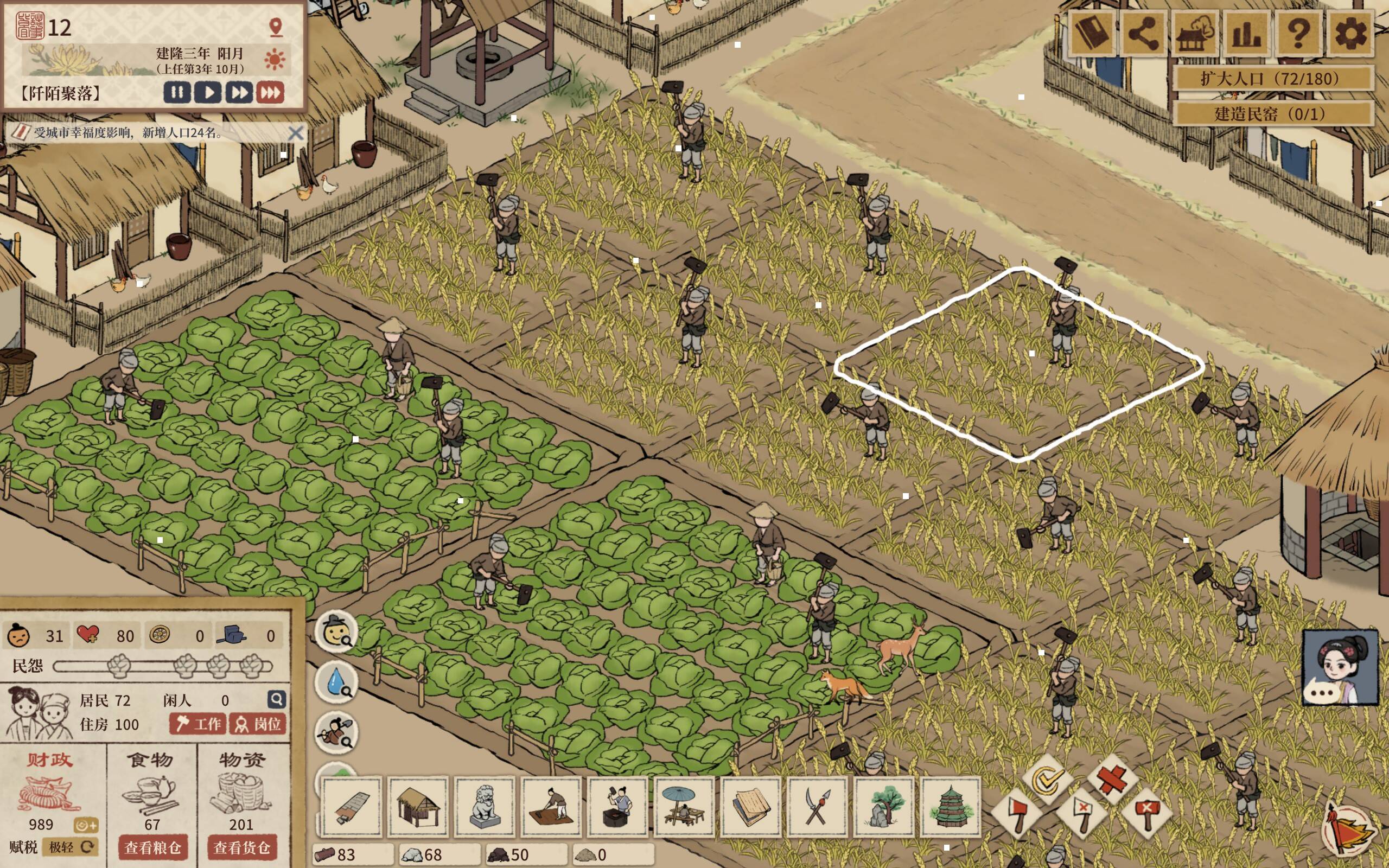Image resolution: width=1389 pixels, height=868 pixels.
Task: Open the settings gear menu
Action: [x=1349, y=34]
